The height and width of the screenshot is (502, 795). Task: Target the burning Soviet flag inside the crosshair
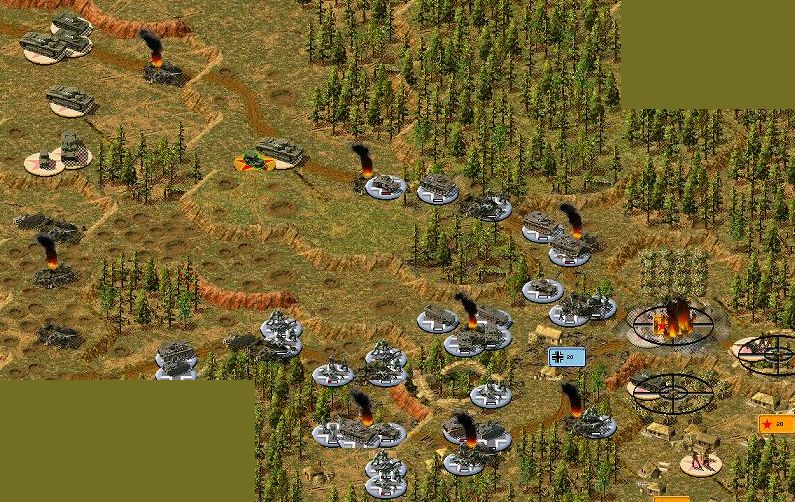coord(671,323)
